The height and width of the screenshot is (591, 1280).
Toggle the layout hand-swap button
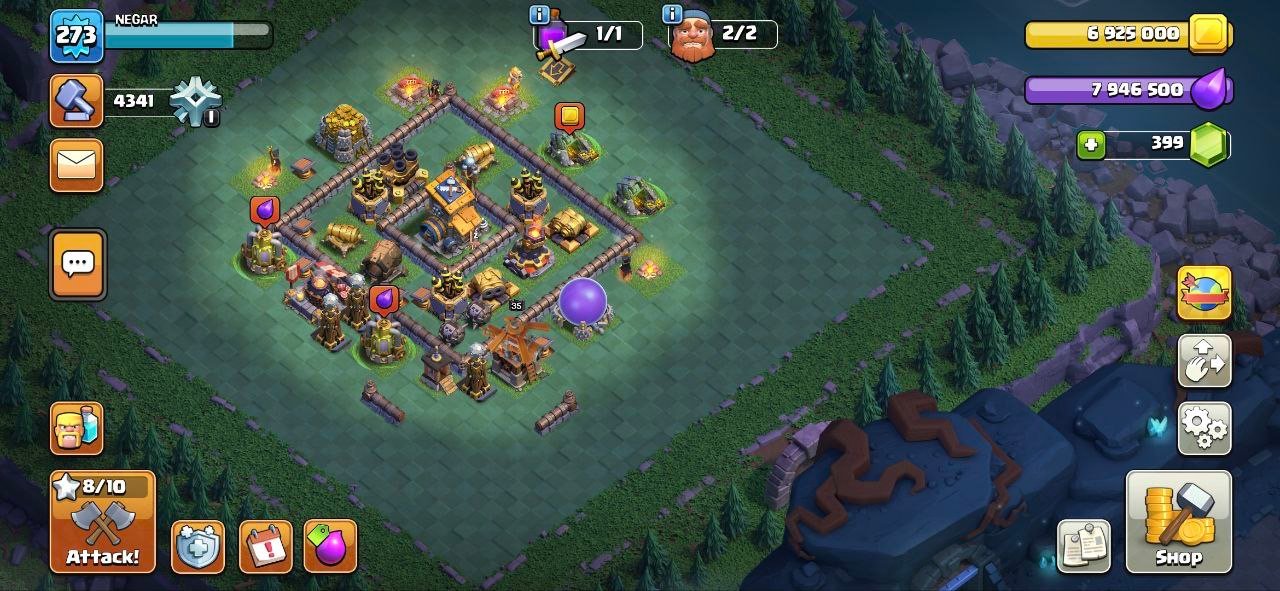(1204, 361)
